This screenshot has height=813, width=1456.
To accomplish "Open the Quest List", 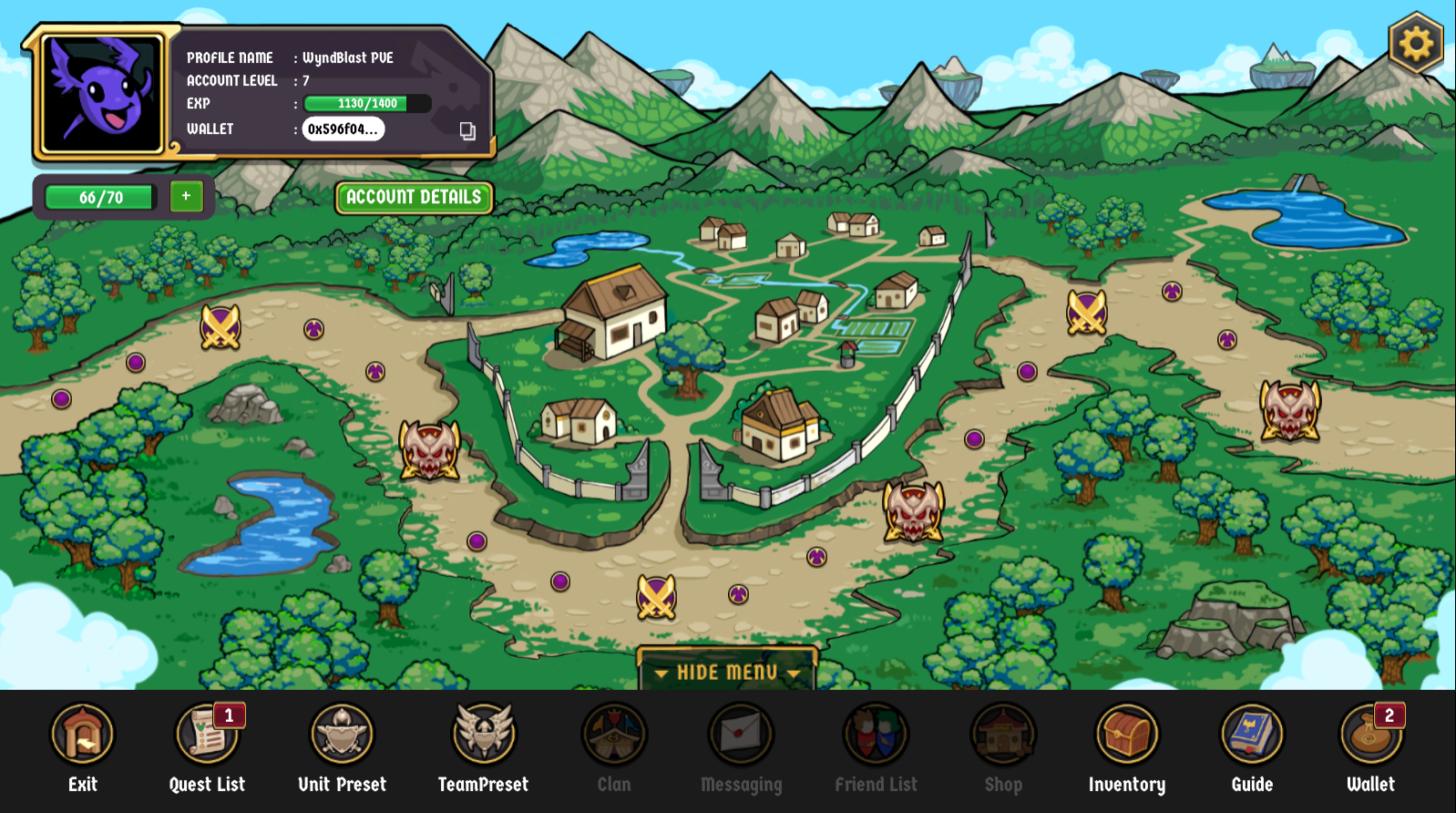I will tap(208, 734).
